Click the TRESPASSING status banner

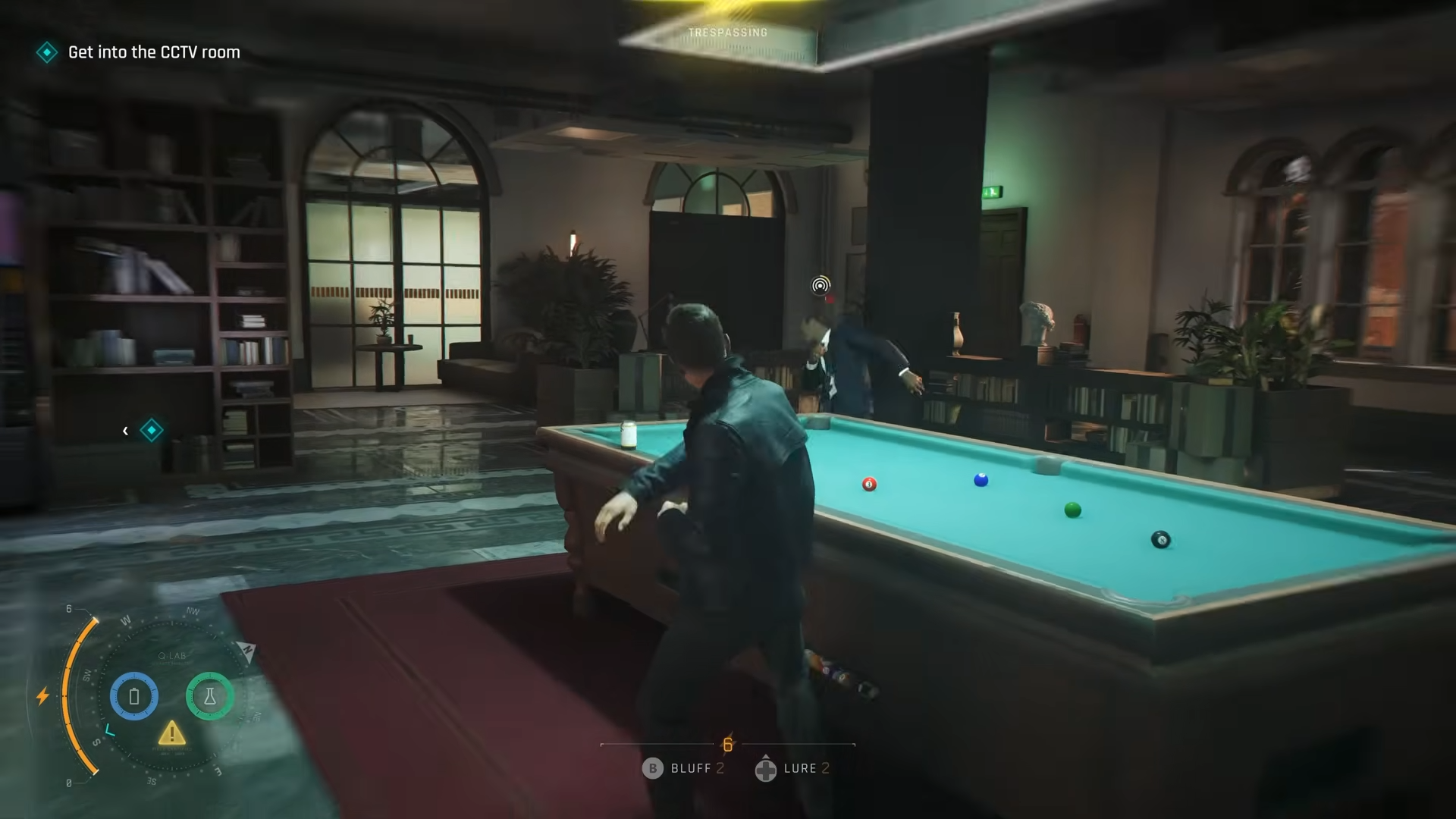click(x=727, y=33)
